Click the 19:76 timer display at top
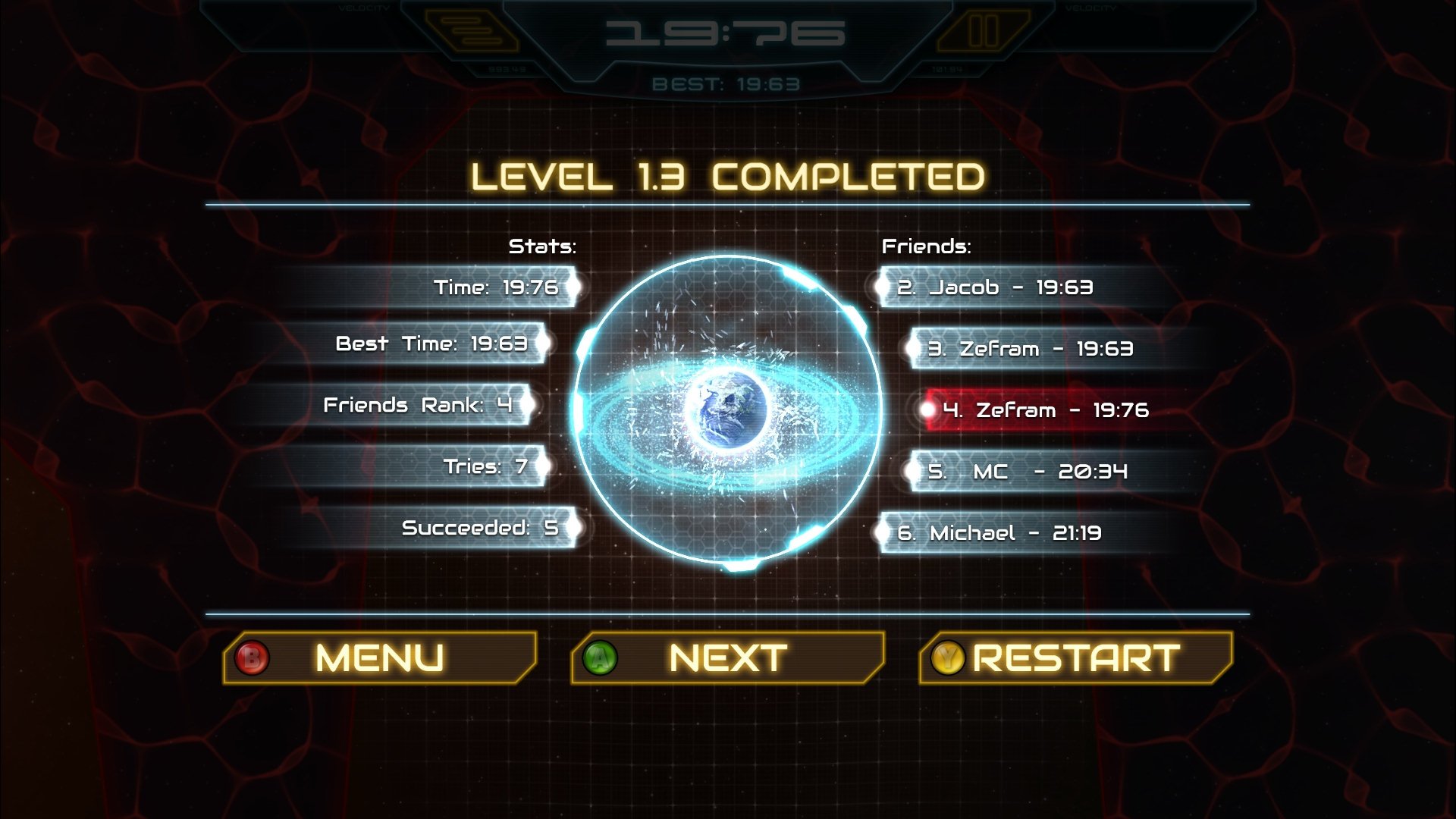 click(x=724, y=32)
